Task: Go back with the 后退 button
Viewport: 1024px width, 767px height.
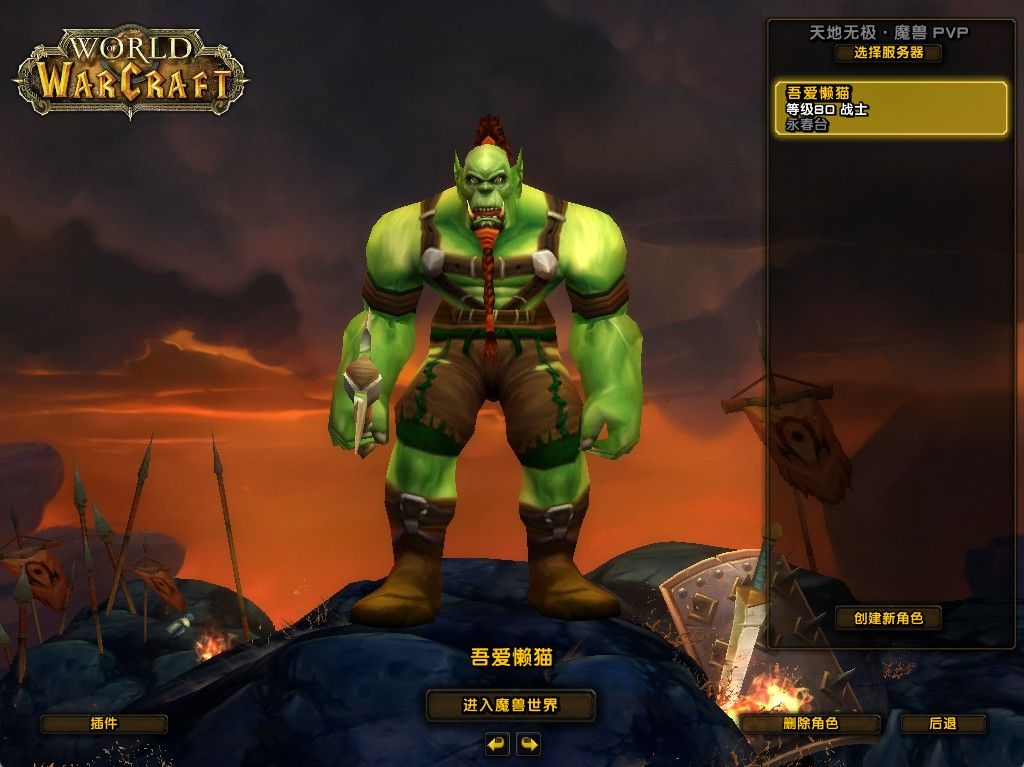Action: tap(942, 723)
